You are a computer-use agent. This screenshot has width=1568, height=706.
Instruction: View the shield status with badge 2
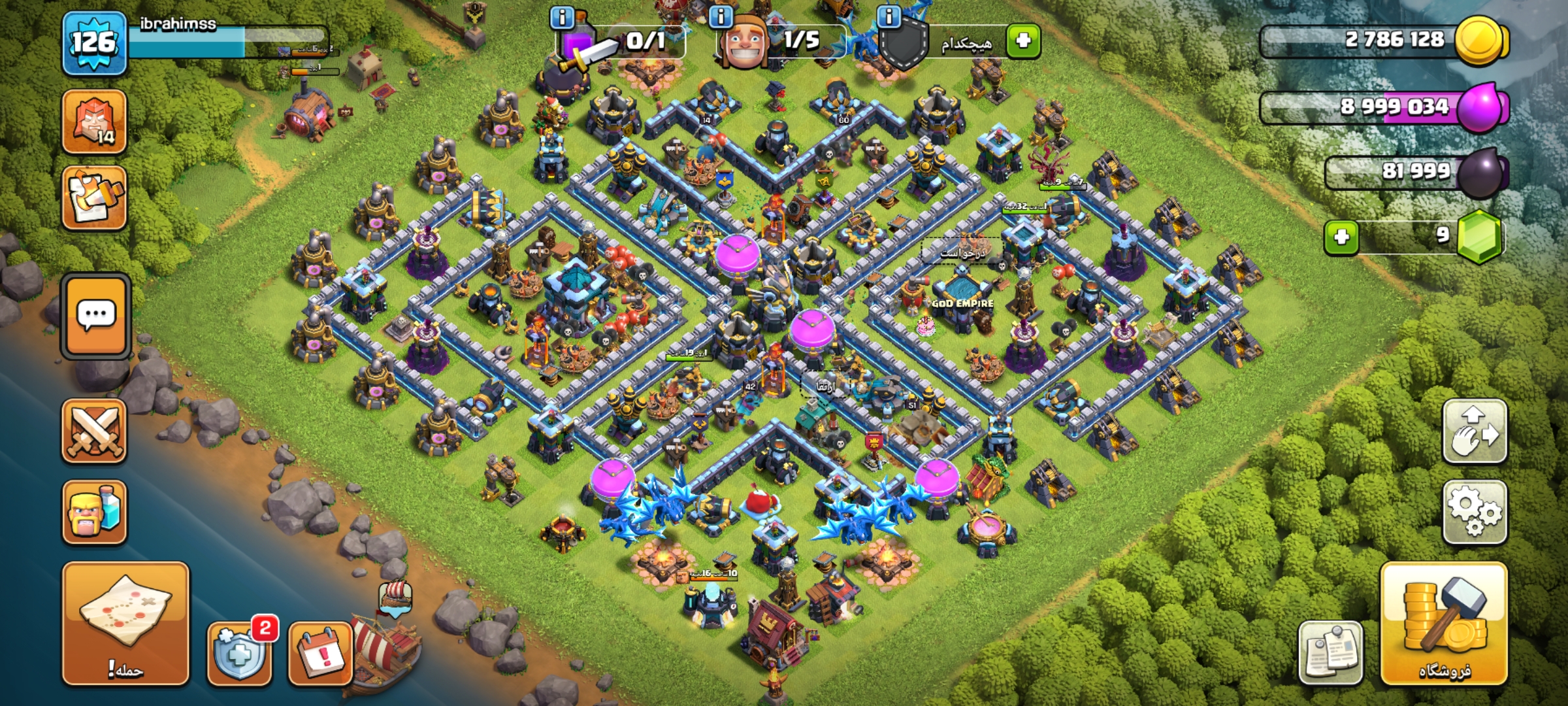(x=239, y=653)
